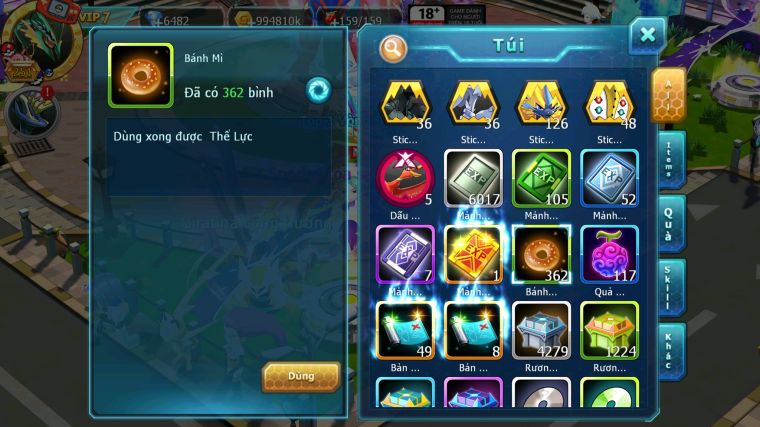Select the blue EXP shard with 52
Screen dimensions: 760x427
pos(609,178)
